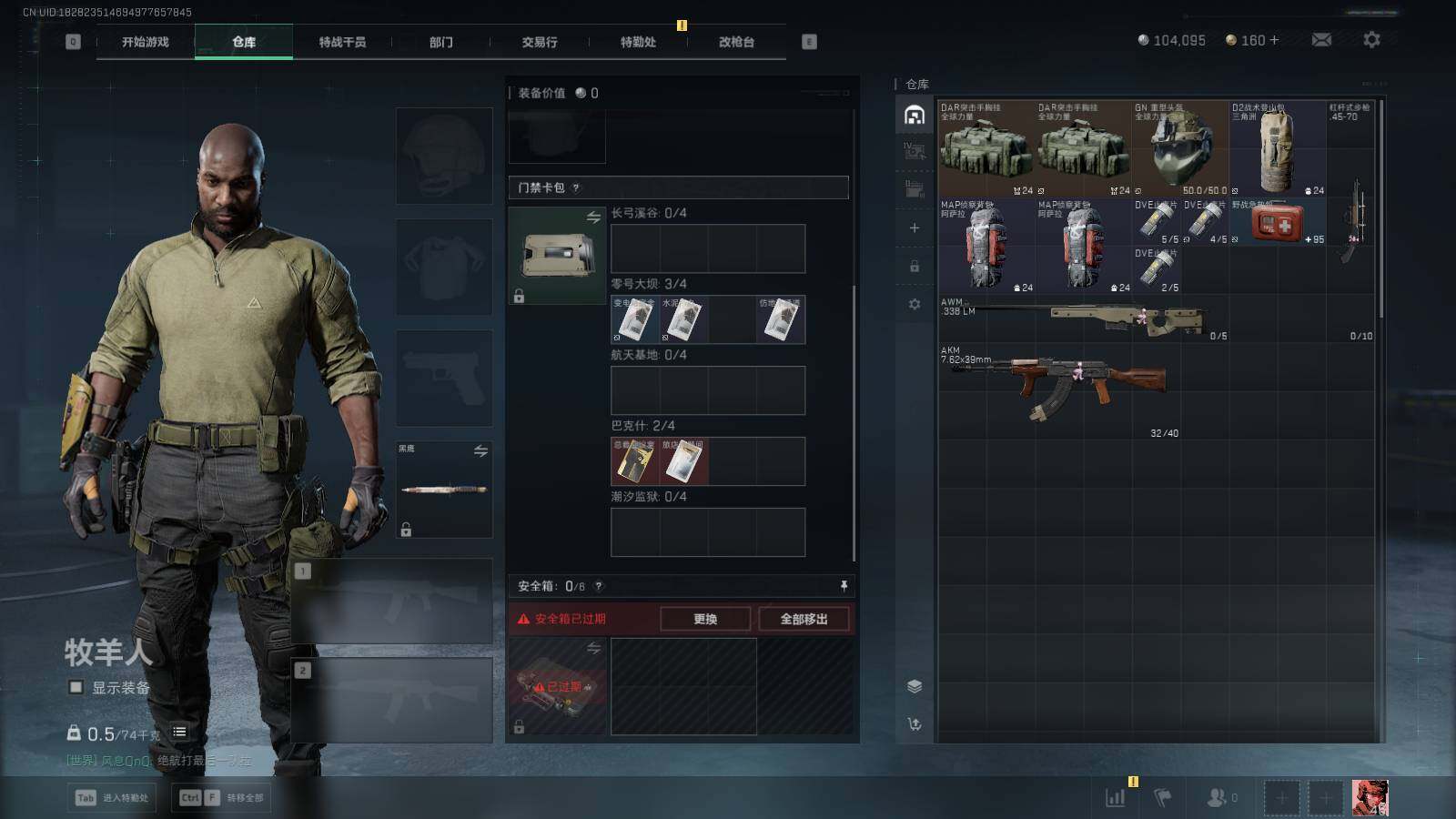This screenshot has width=1456, height=819.
Task: Open the player avatar portrait
Action: coord(1370,798)
